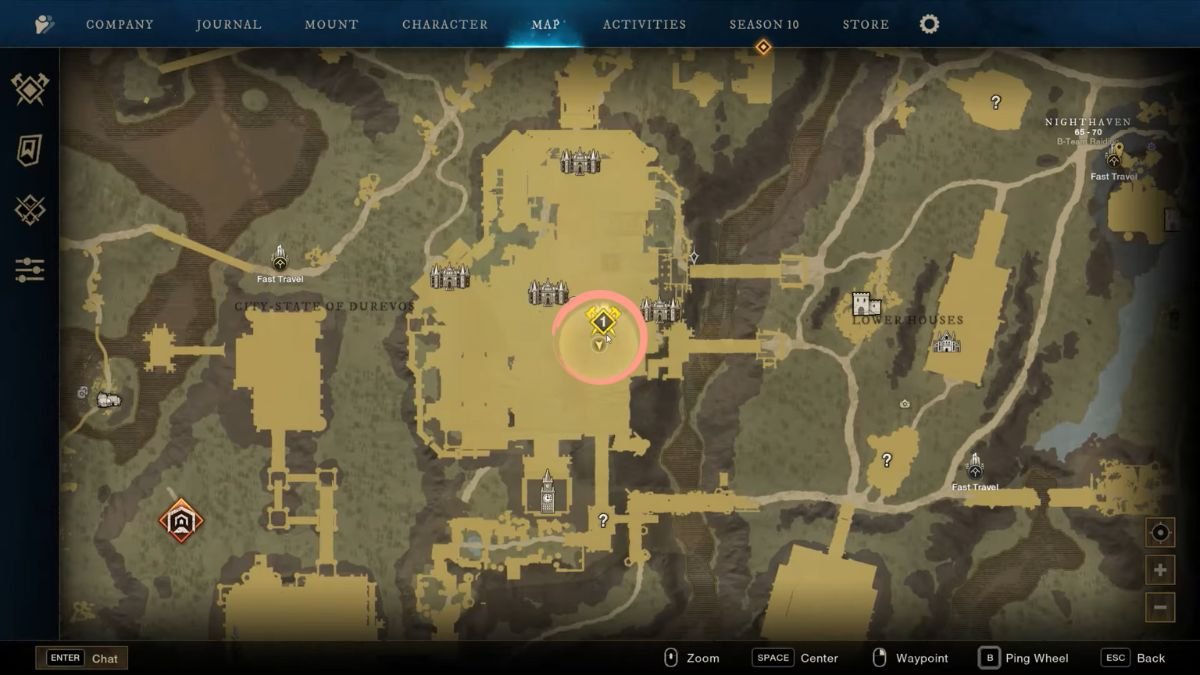Select the Nighthaven fast travel marker
The image size is (1200, 675).
(x=1114, y=156)
